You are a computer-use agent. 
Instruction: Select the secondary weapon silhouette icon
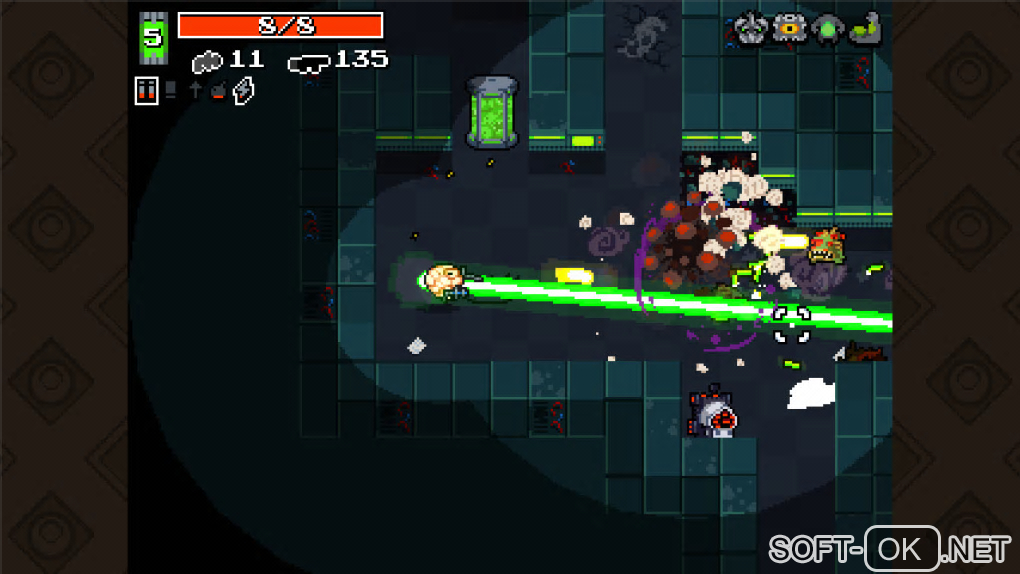click(308, 62)
